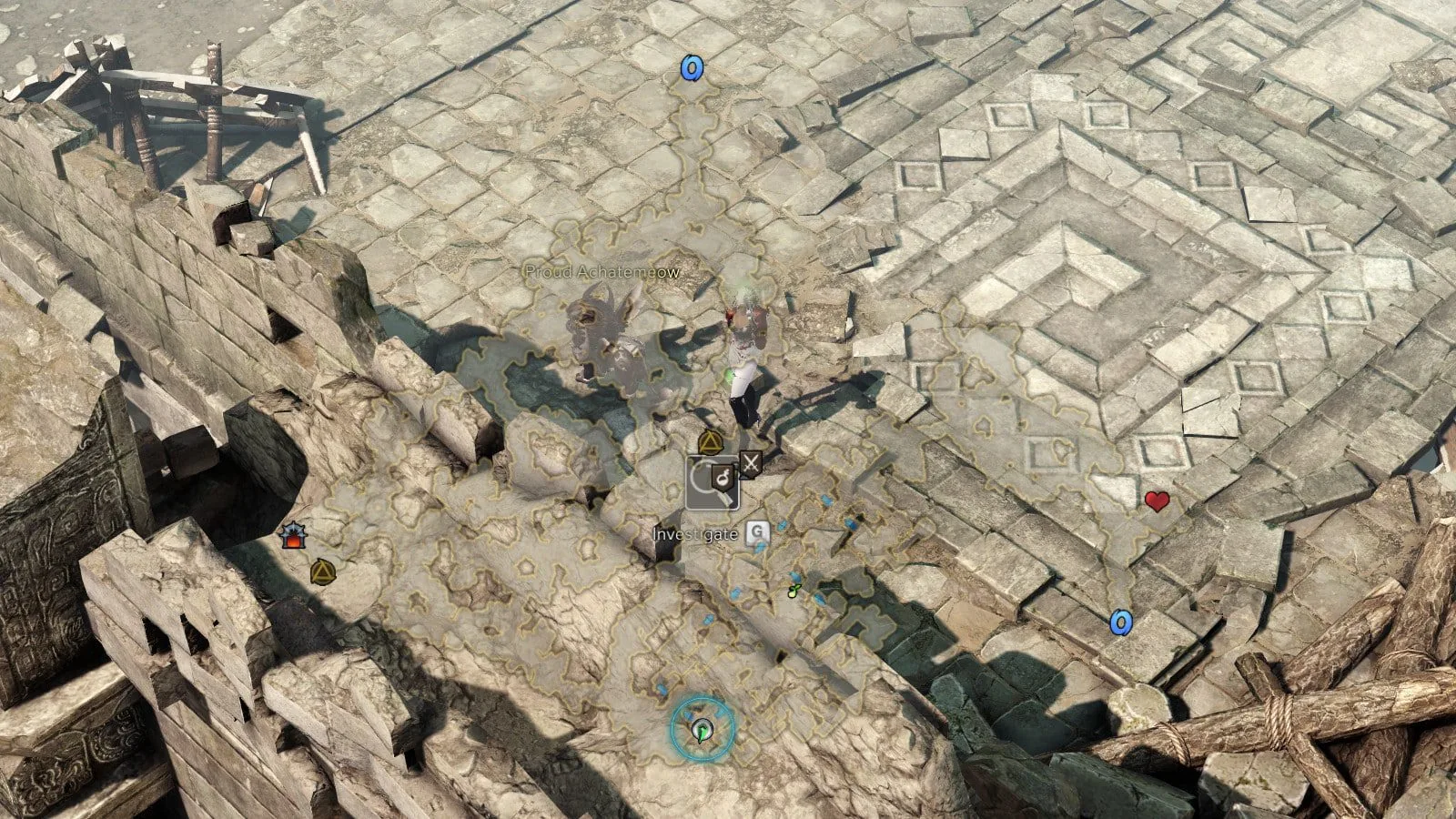1456x819 pixels.
Task: Click the red dungeon gate map marker
Action: [x=293, y=537]
